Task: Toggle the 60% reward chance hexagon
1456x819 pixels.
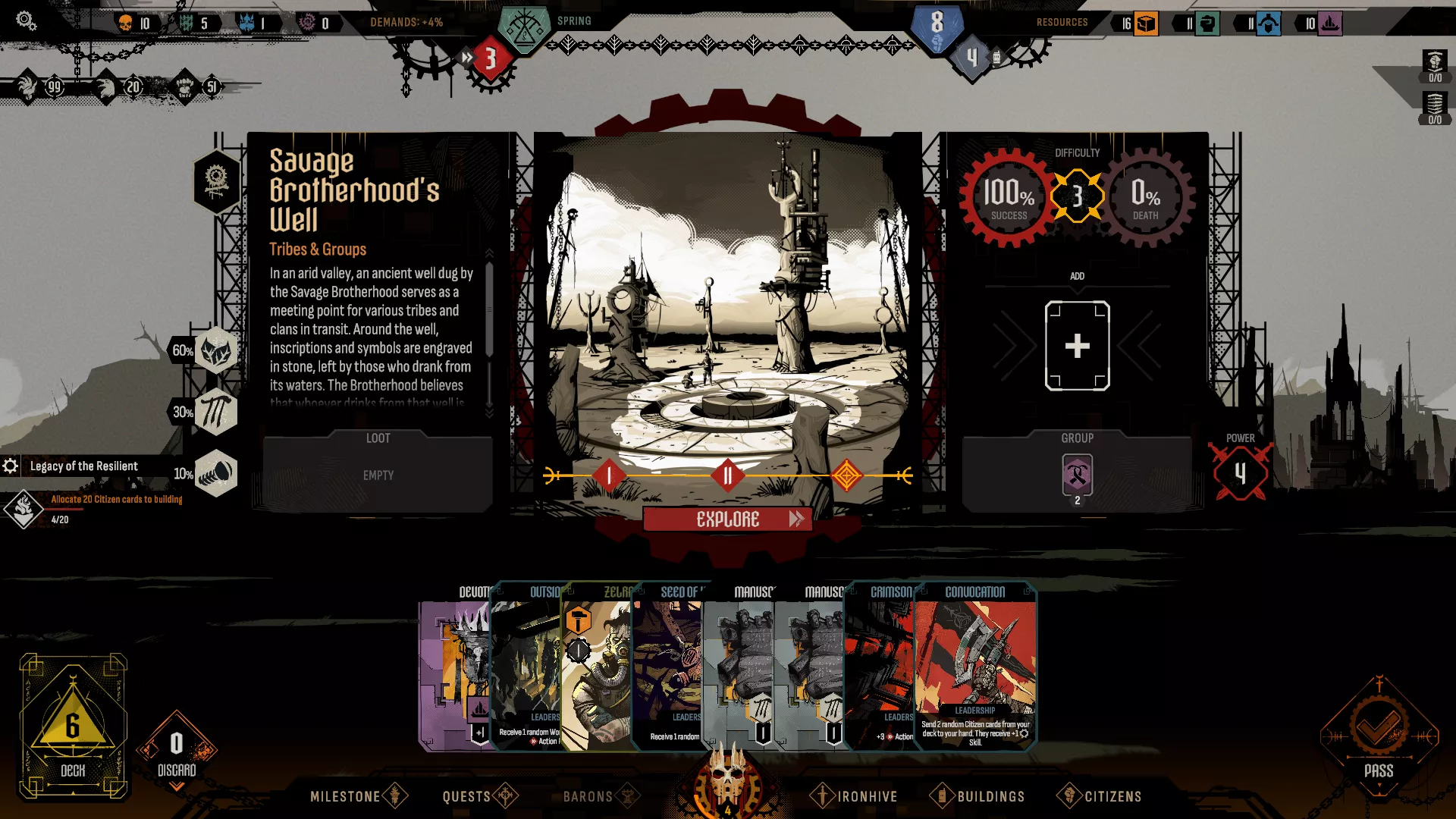Action: coord(216,351)
